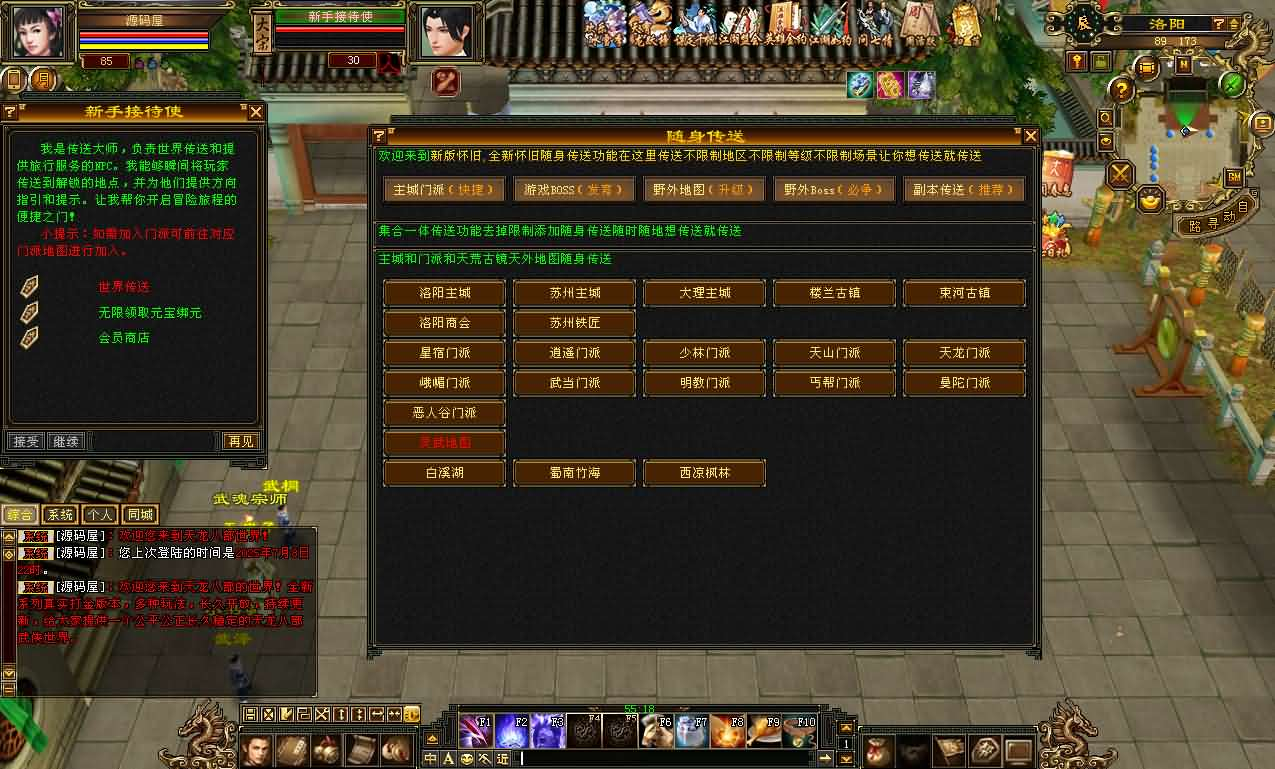Switch to 野外地图 teleport list

[x=704, y=189]
